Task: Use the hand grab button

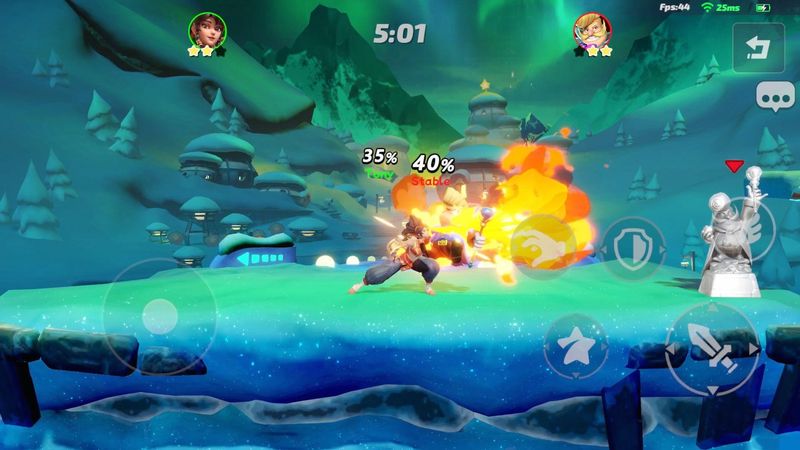Action: (x=542, y=246)
